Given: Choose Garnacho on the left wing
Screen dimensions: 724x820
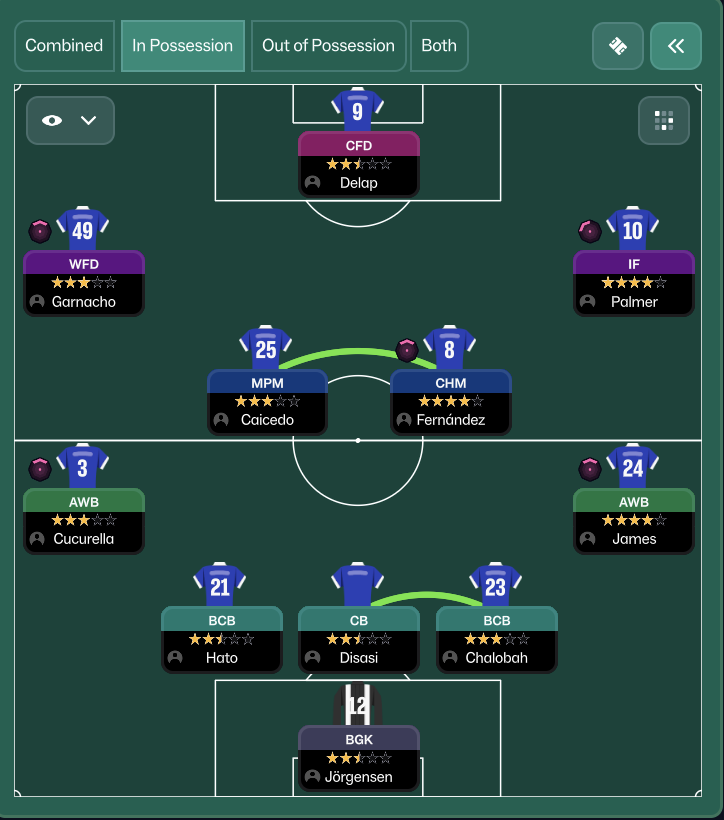Looking at the screenshot, I should tap(84, 283).
